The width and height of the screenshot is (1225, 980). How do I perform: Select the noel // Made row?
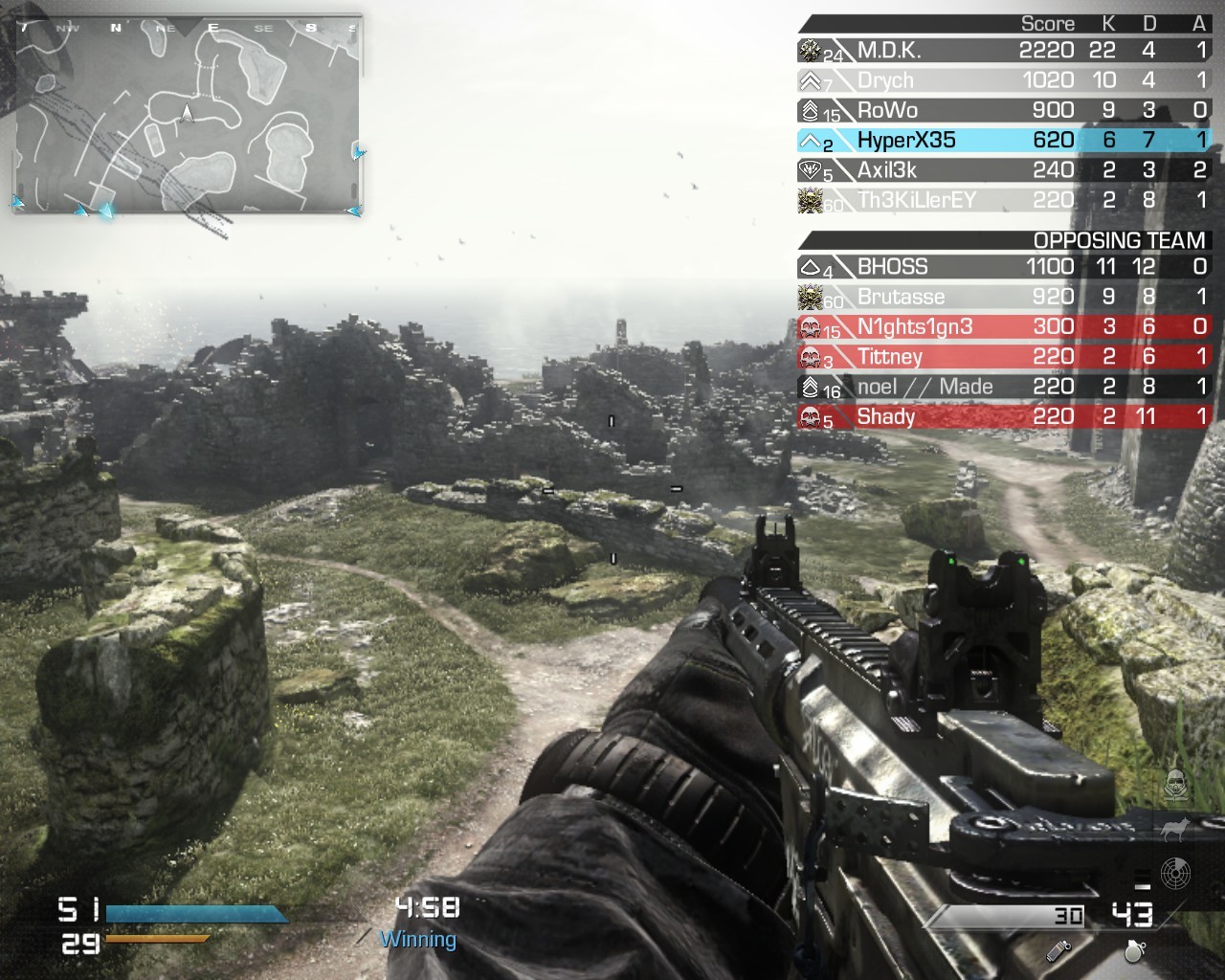1003,387
